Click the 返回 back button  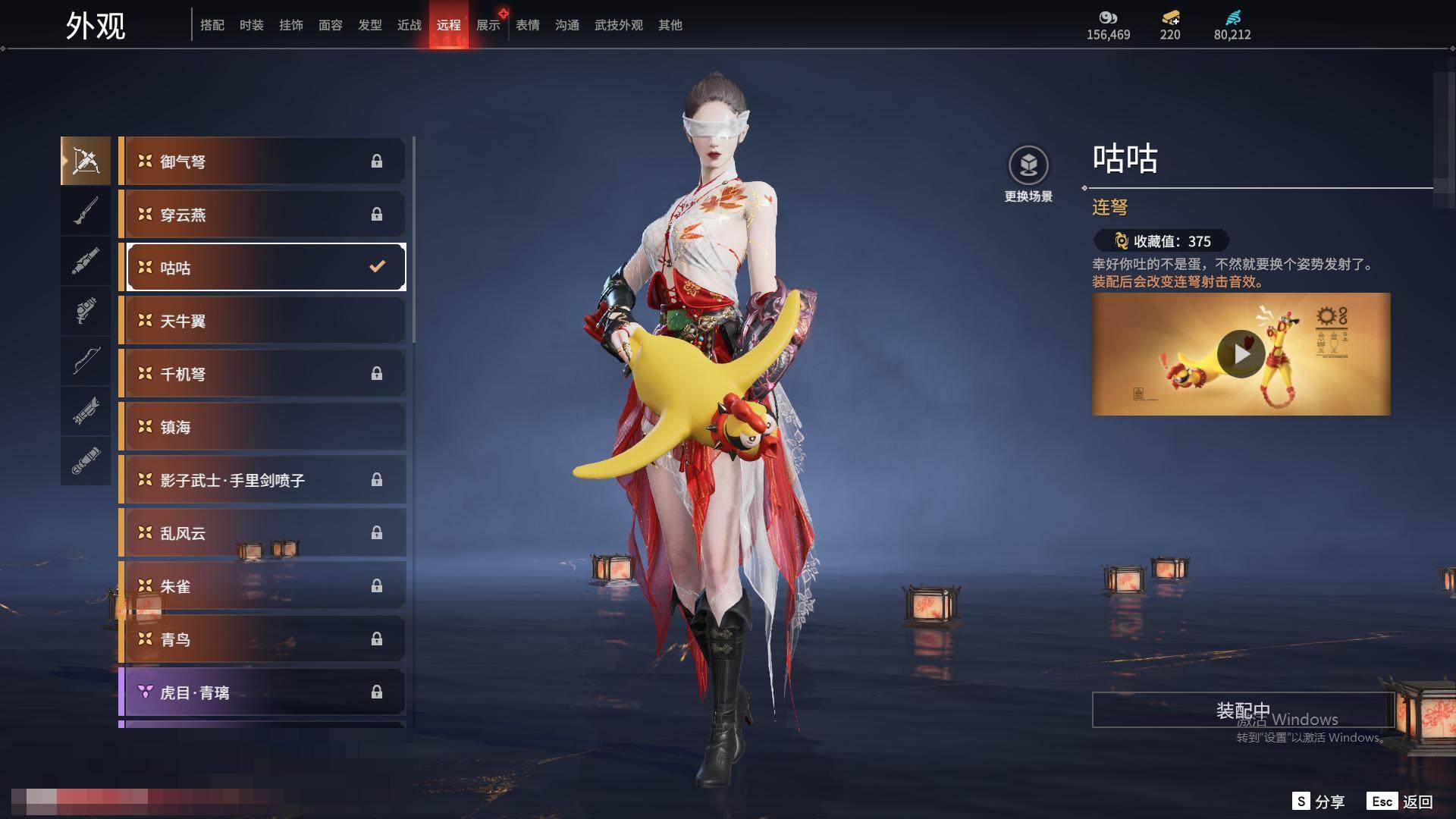pos(1401,802)
